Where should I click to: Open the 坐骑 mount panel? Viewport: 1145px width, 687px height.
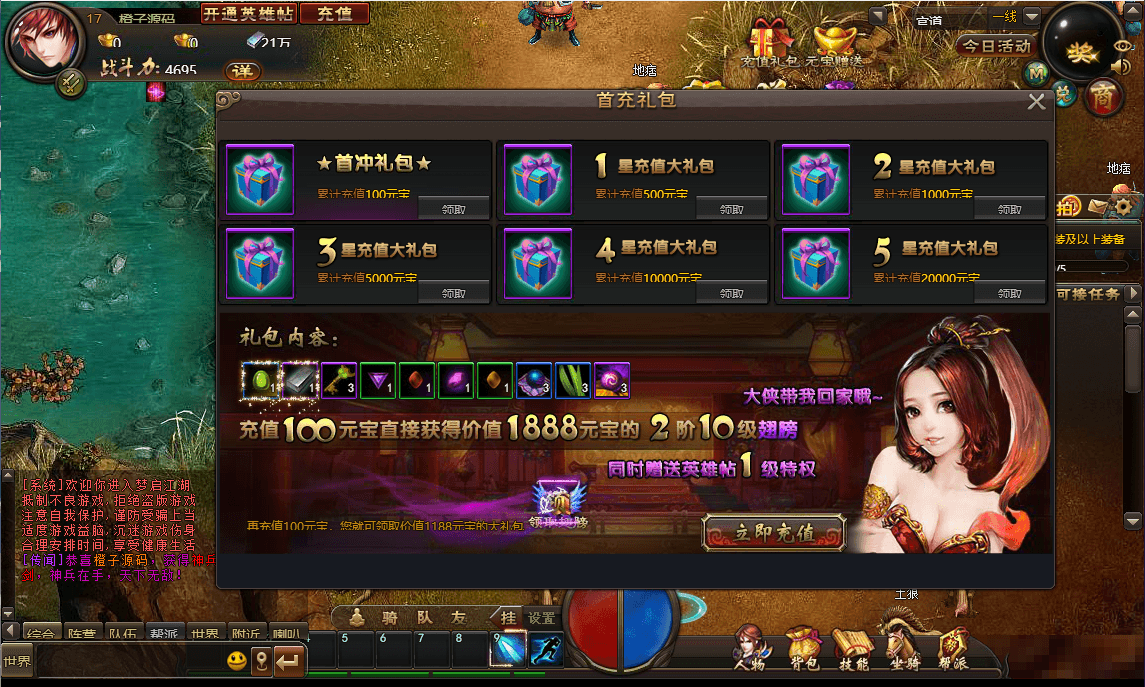[904, 646]
